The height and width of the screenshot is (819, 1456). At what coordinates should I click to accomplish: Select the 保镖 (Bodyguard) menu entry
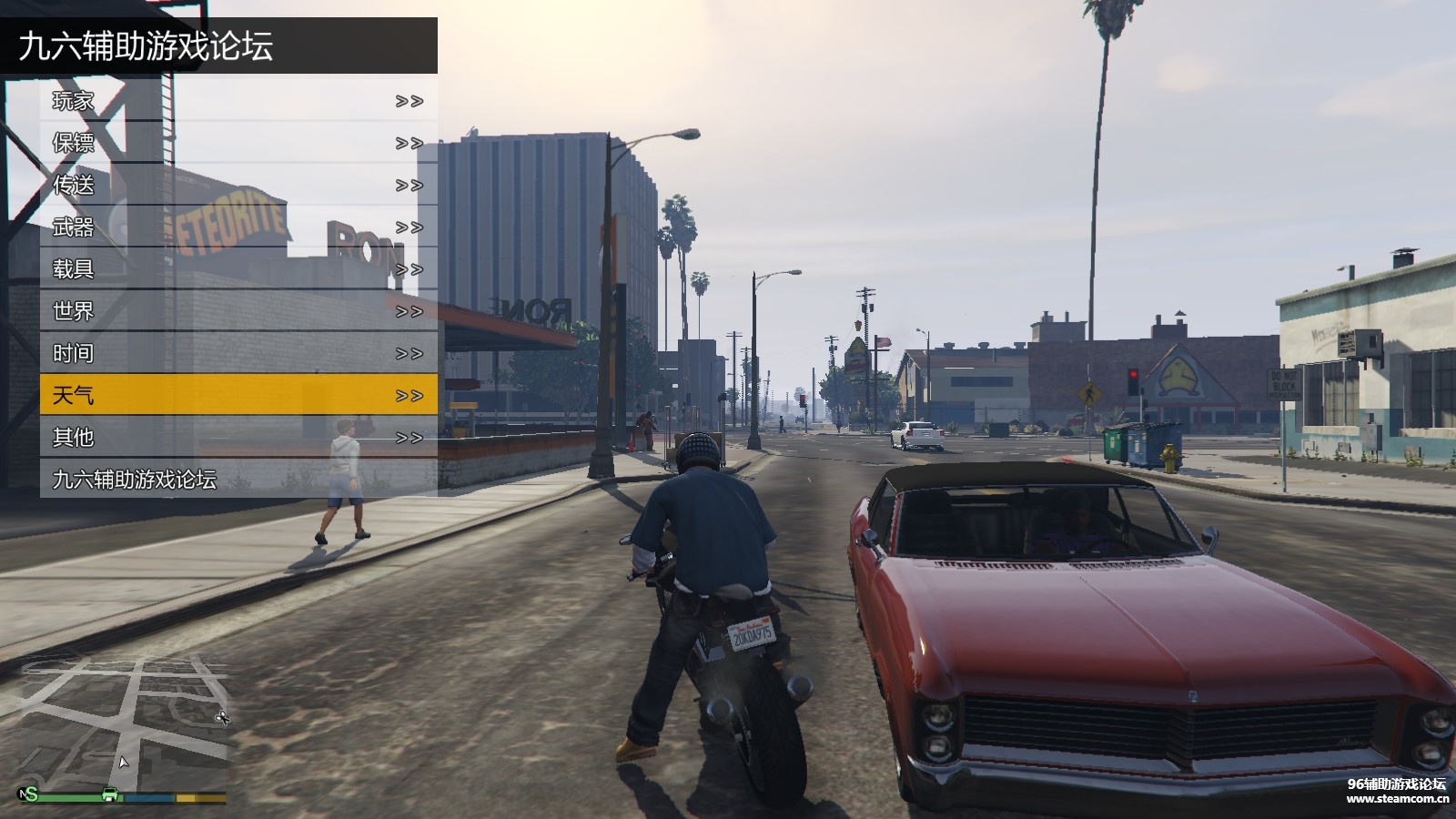(x=238, y=143)
